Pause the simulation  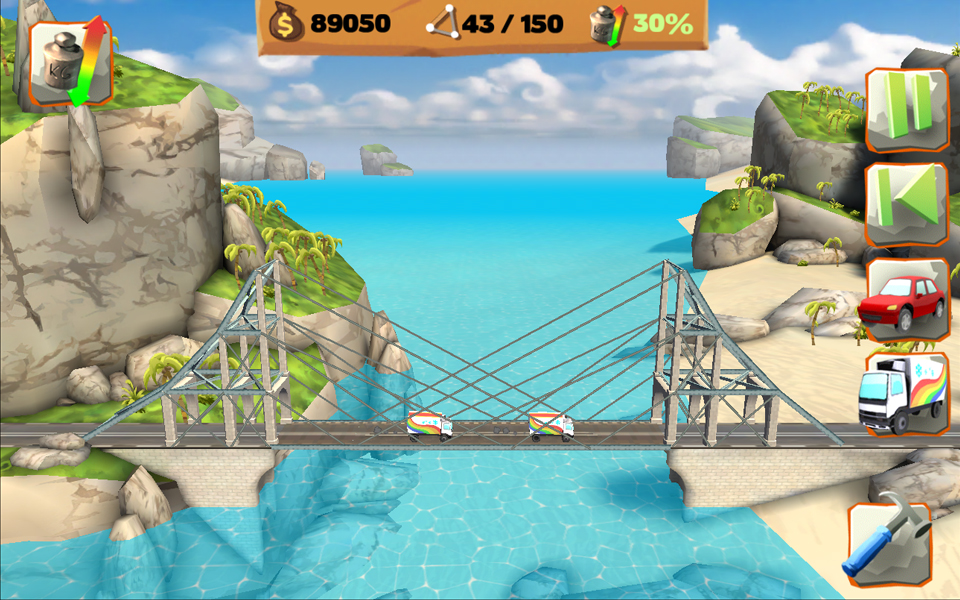point(906,110)
